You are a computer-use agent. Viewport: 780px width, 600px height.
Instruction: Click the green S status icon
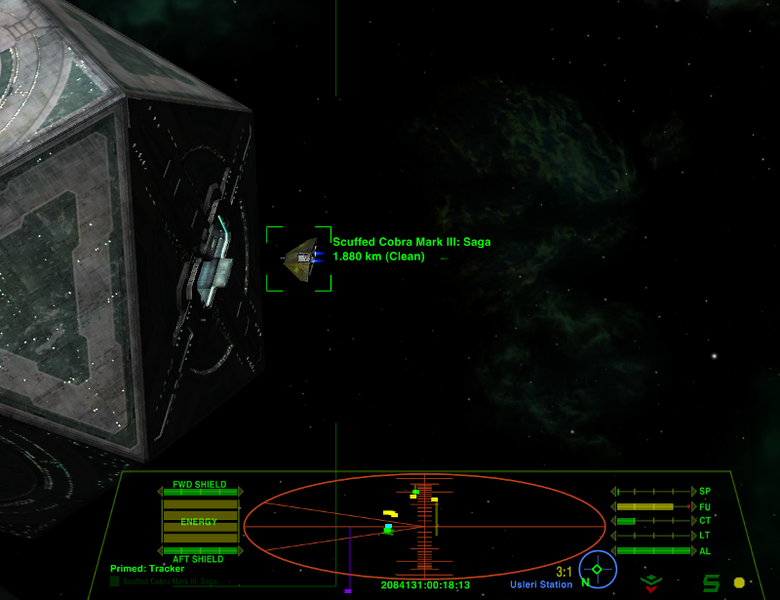(x=711, y=582)
